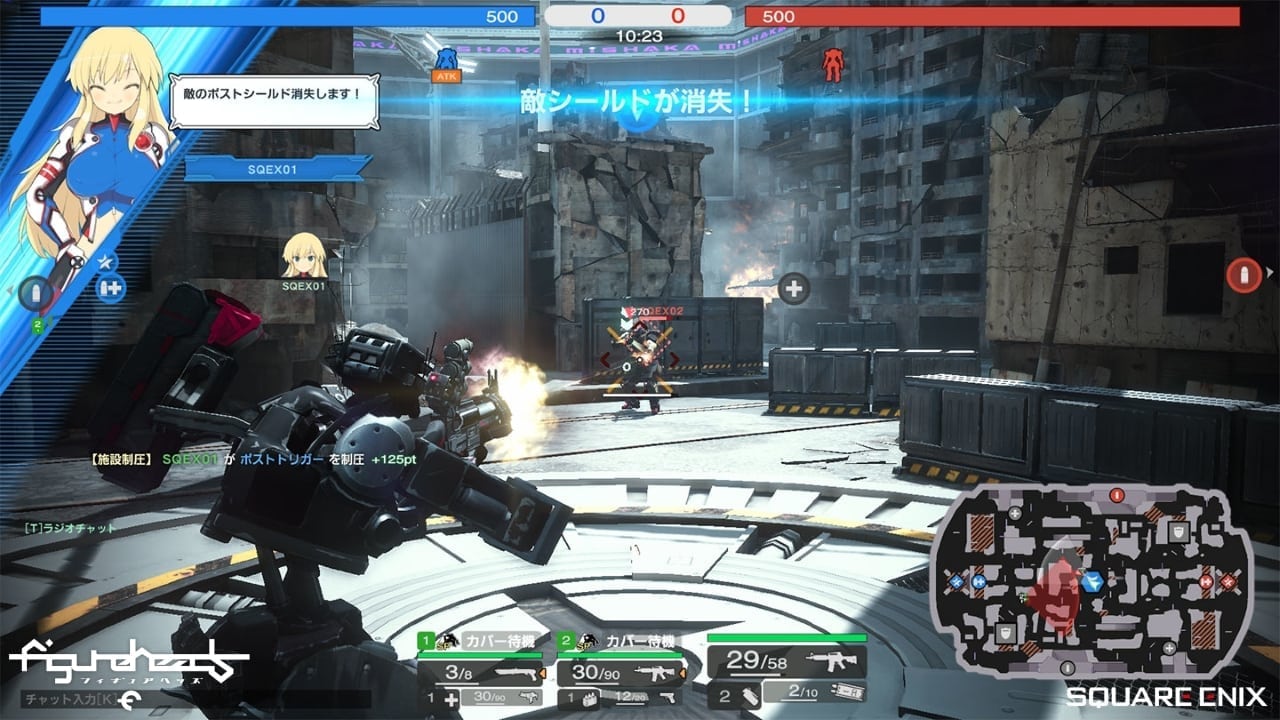The height and width of the screenshot is (720, 1280).
Task: Select the grey repair plus marker
Action: [794, 289]
